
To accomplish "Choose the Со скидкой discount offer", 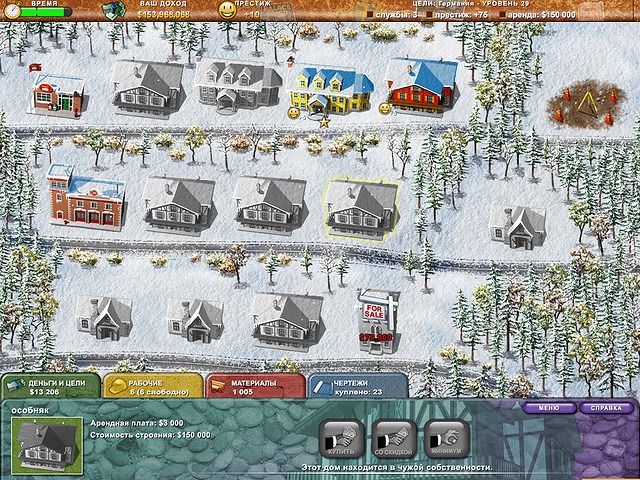I will [x=393, y=441].
